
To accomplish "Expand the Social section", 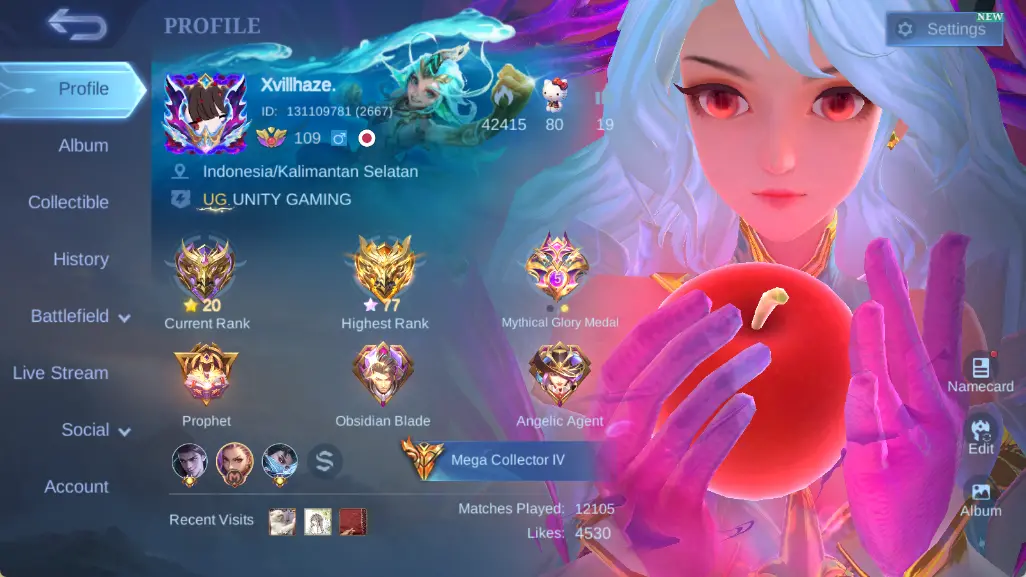I will [96, 431].
